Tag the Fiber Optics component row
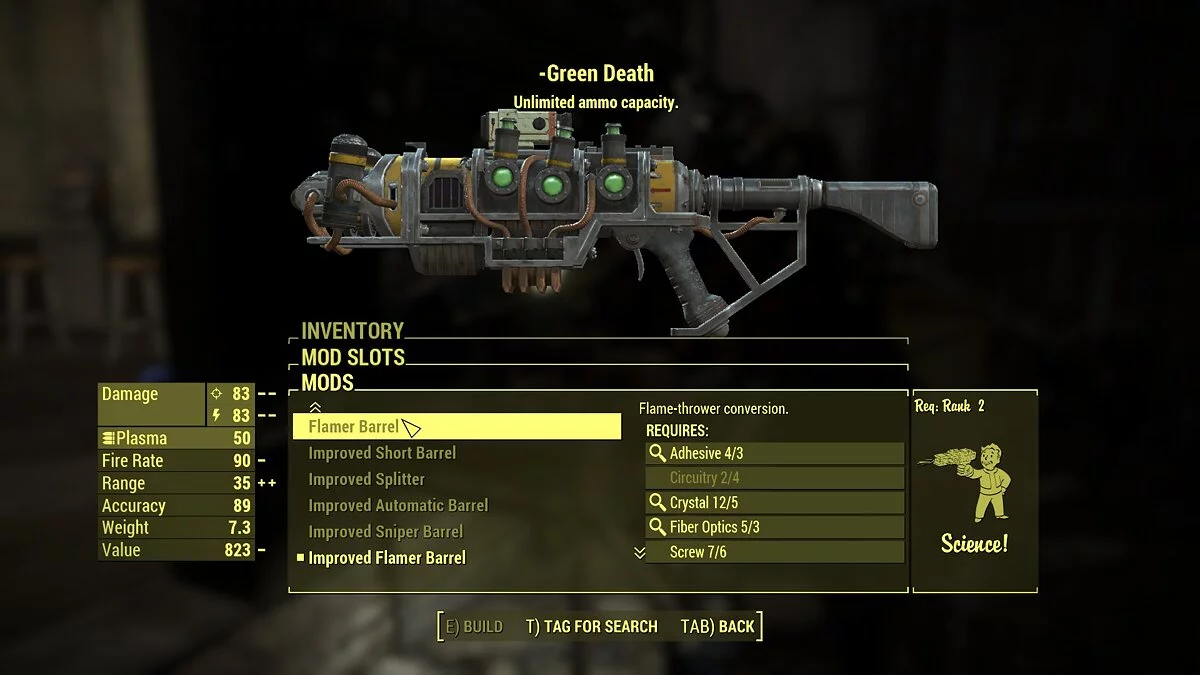 click(x=774, y=527)
